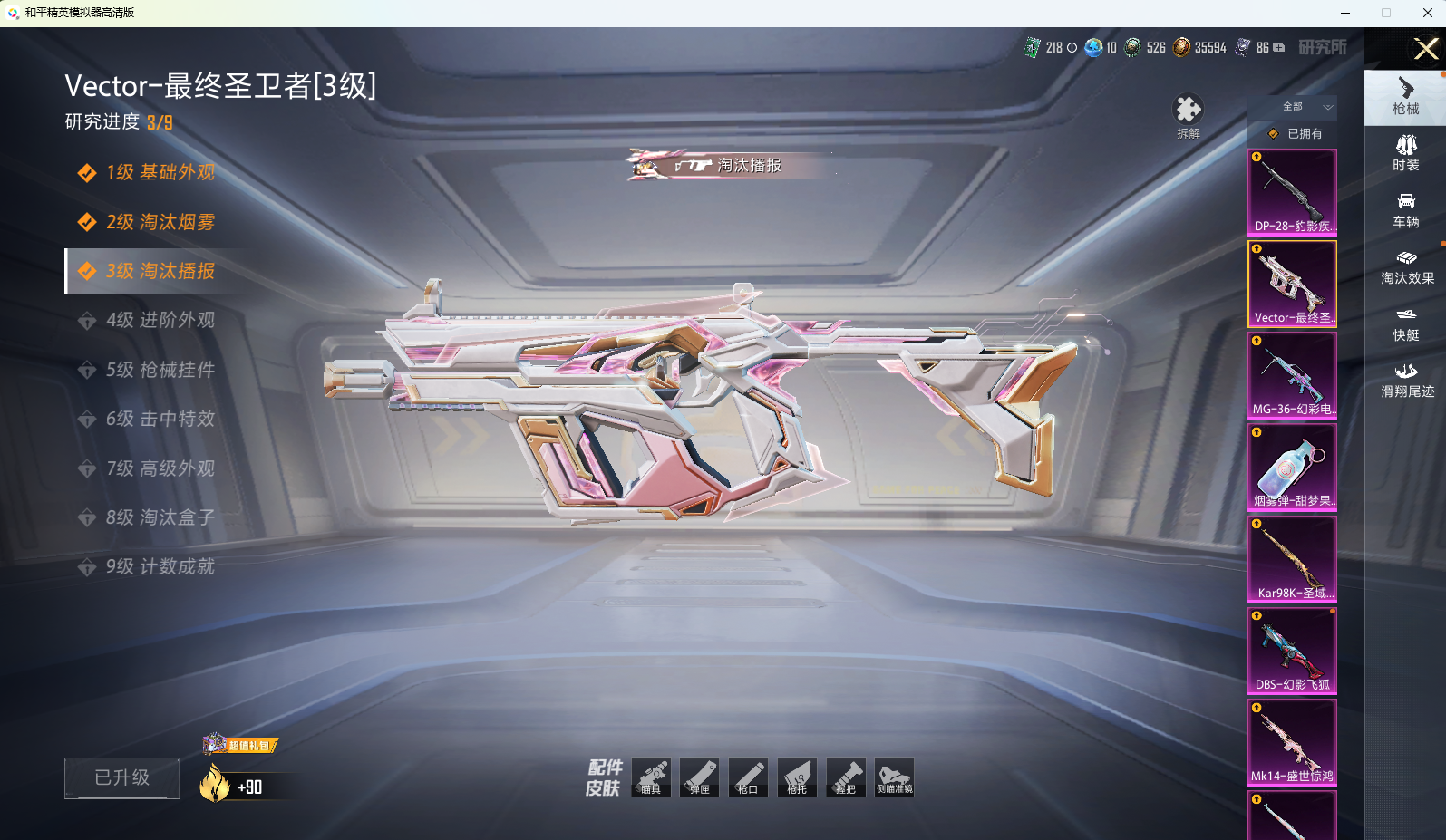The width and height of the screenshot is (1446, 840).
Task: Click the 已升级 button
Action: click(x=121, y=777)
